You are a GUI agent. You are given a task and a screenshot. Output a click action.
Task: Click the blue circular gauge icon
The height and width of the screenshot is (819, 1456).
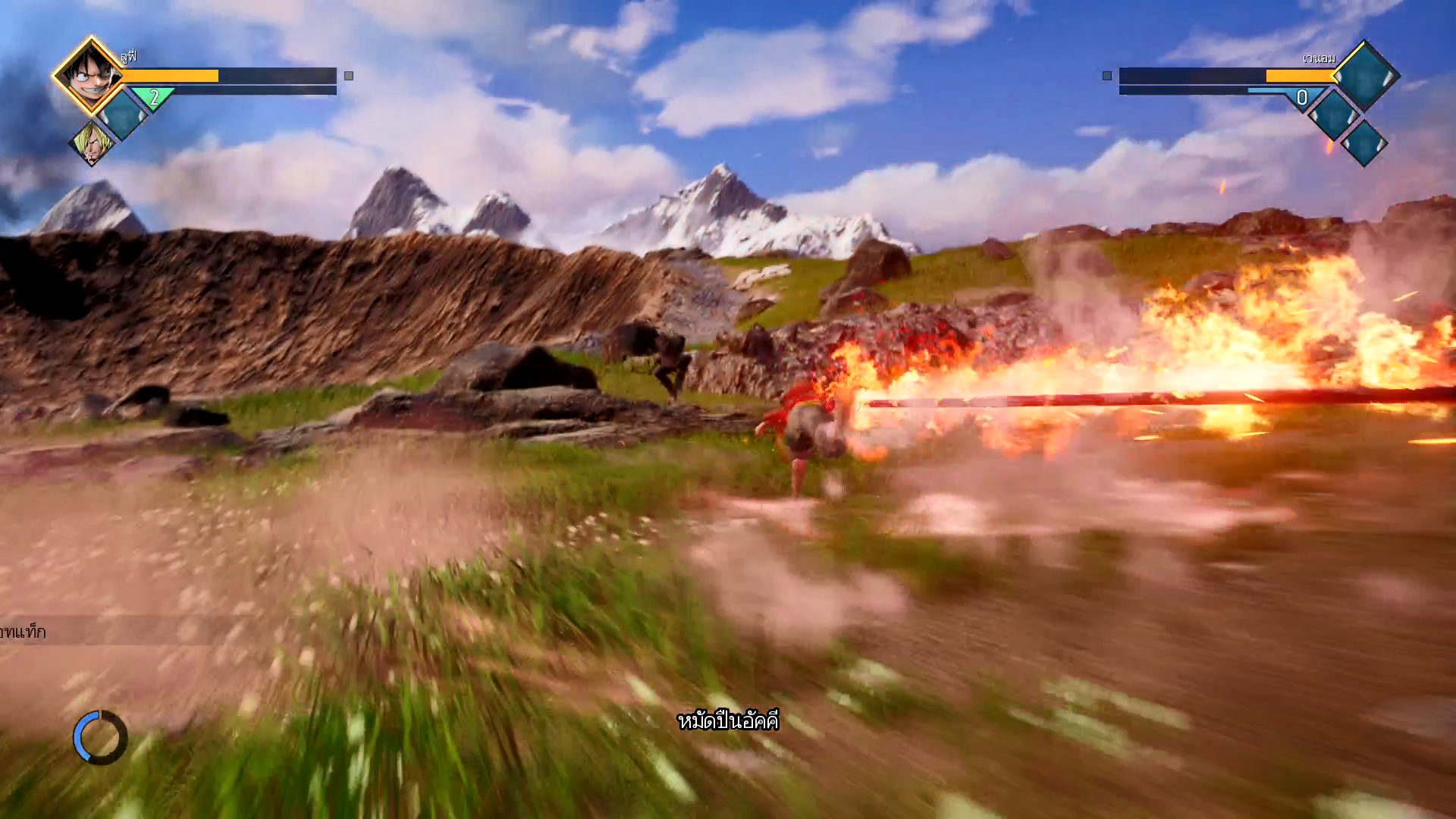[x=100, y=737]
